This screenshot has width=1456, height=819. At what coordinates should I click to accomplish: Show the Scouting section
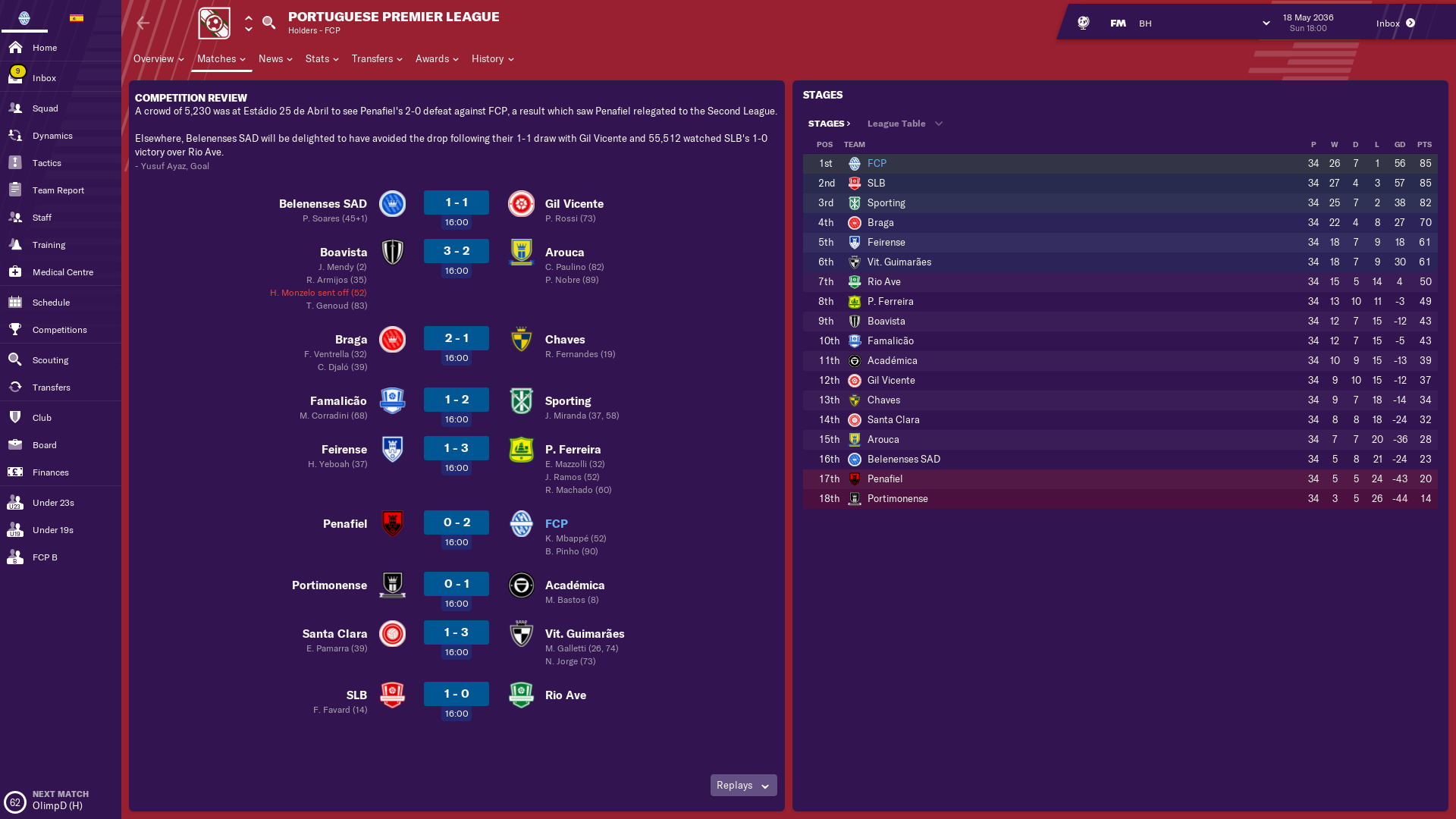[50, 360]
